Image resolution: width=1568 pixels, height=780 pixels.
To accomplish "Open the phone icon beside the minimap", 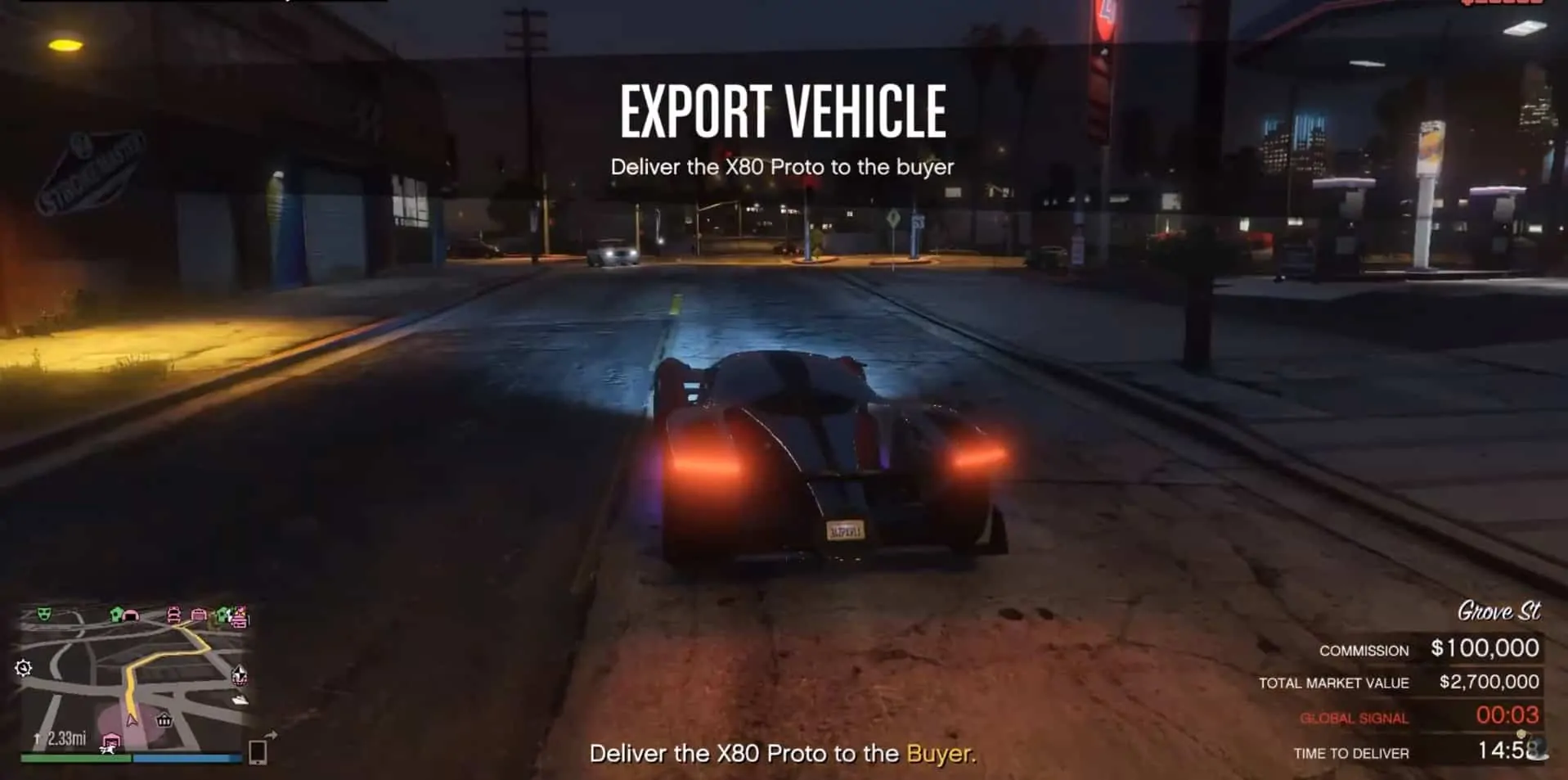I will click(x=256, y=753).
